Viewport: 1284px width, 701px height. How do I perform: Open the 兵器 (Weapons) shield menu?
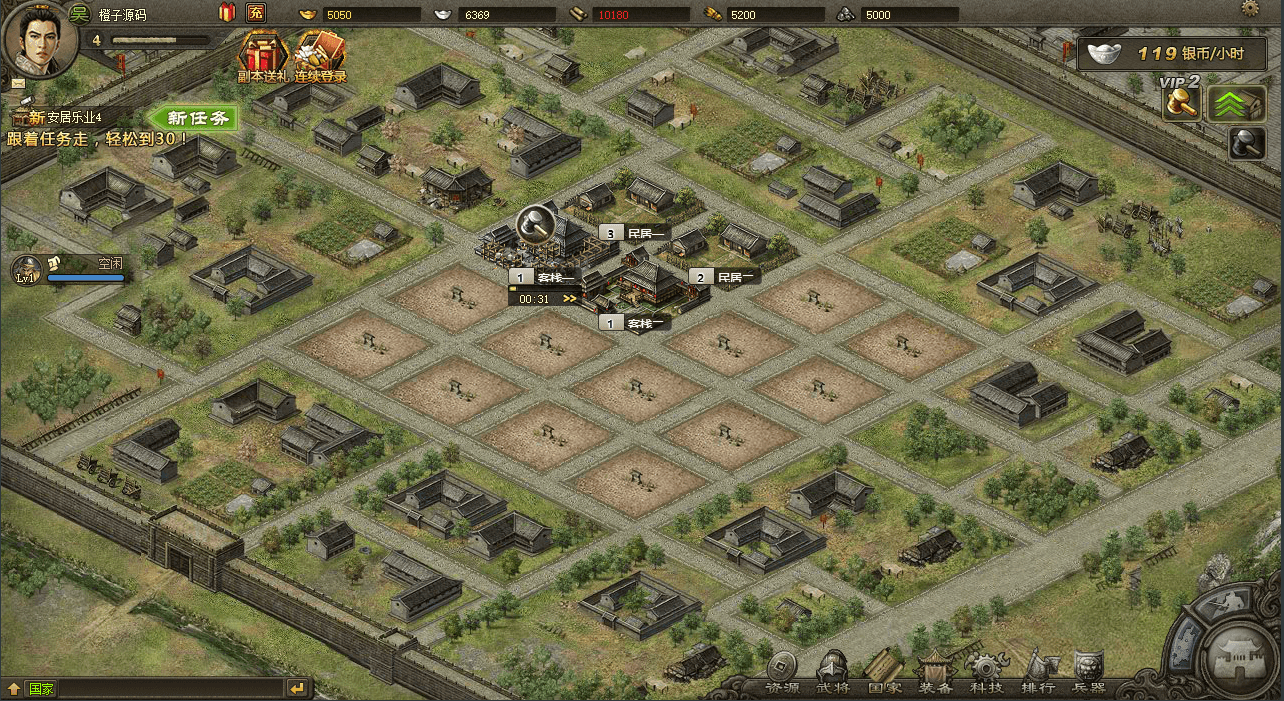[1089, 672]
